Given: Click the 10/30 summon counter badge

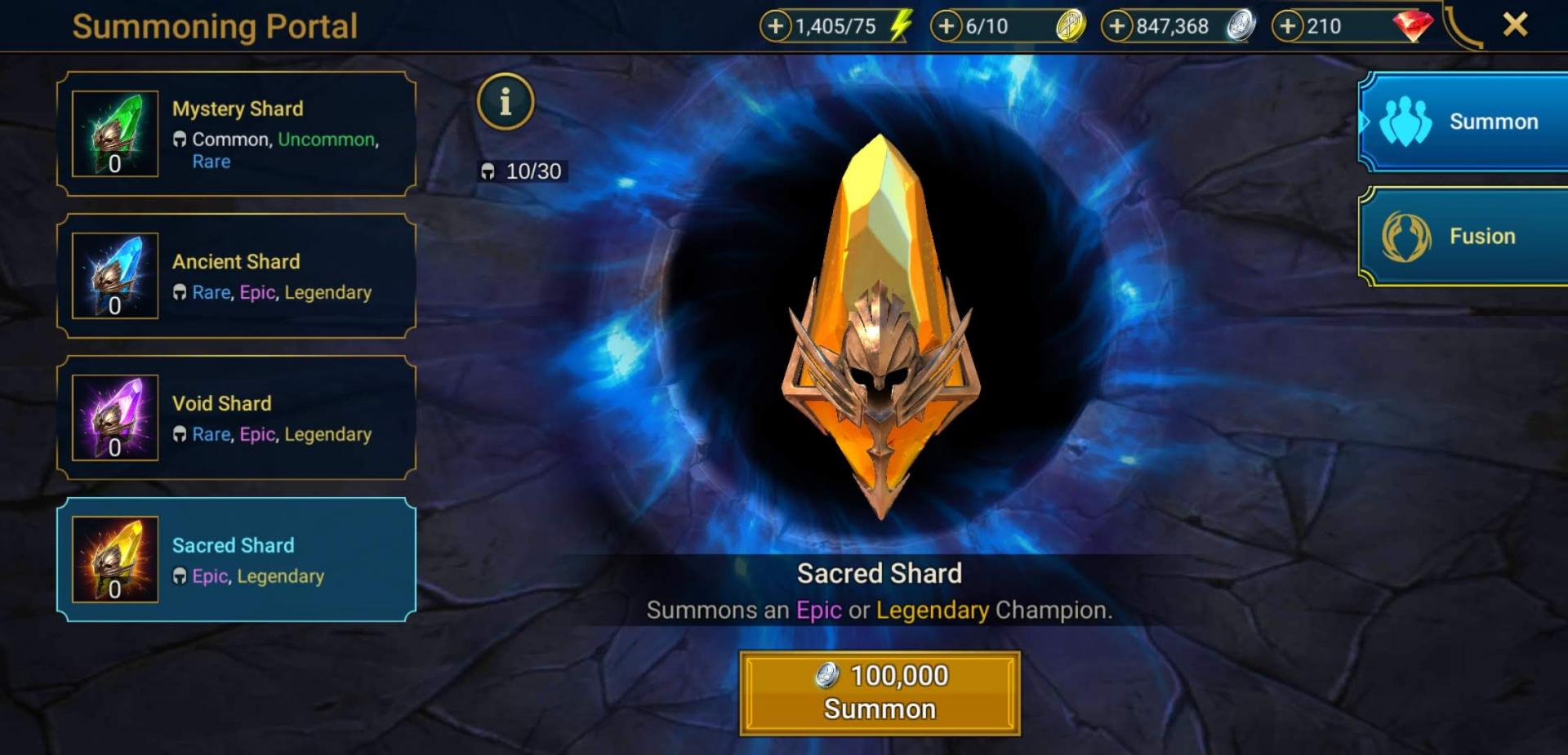Looking at the screenshot, I should tap(521, 172).
